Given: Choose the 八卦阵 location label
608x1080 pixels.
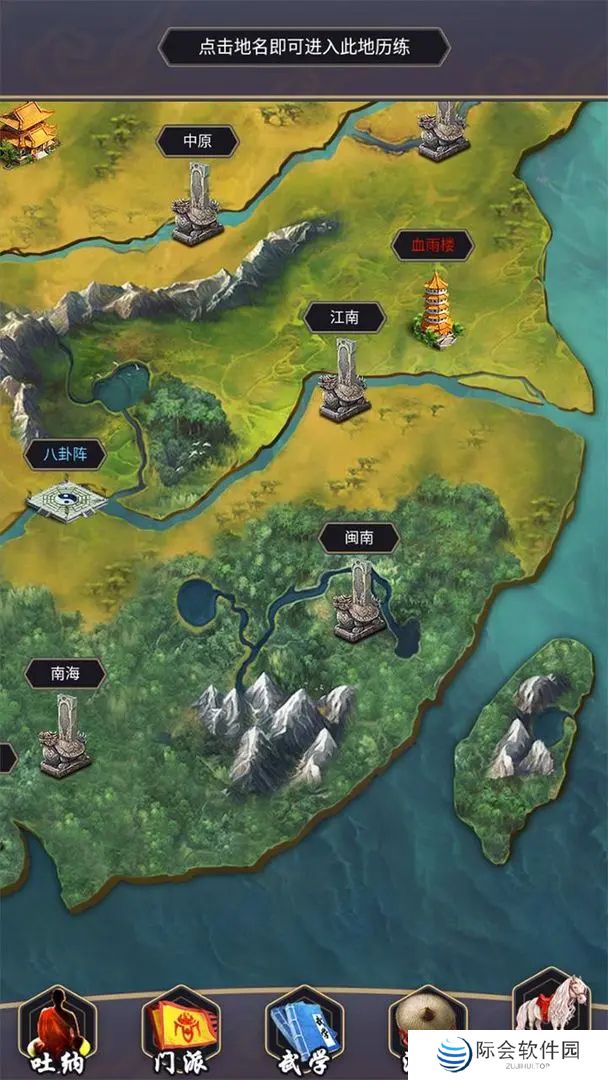Looking at the screenshot, I should (65, 455).
